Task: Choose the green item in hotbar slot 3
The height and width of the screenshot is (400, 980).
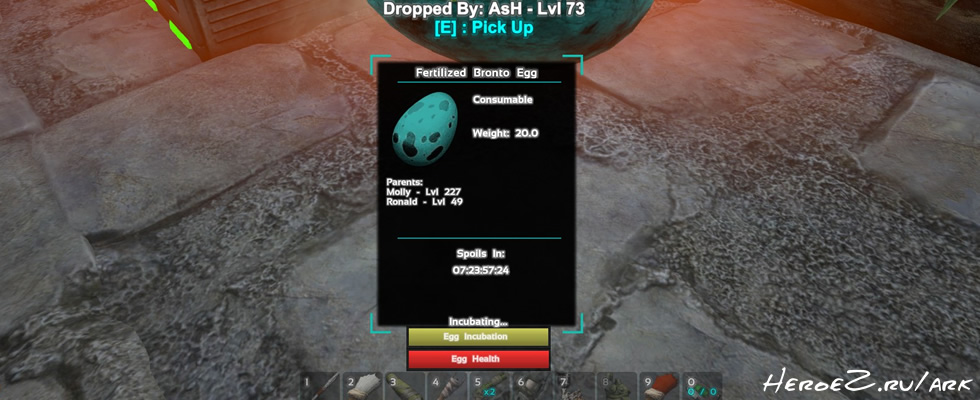Action: pos(407,386)
